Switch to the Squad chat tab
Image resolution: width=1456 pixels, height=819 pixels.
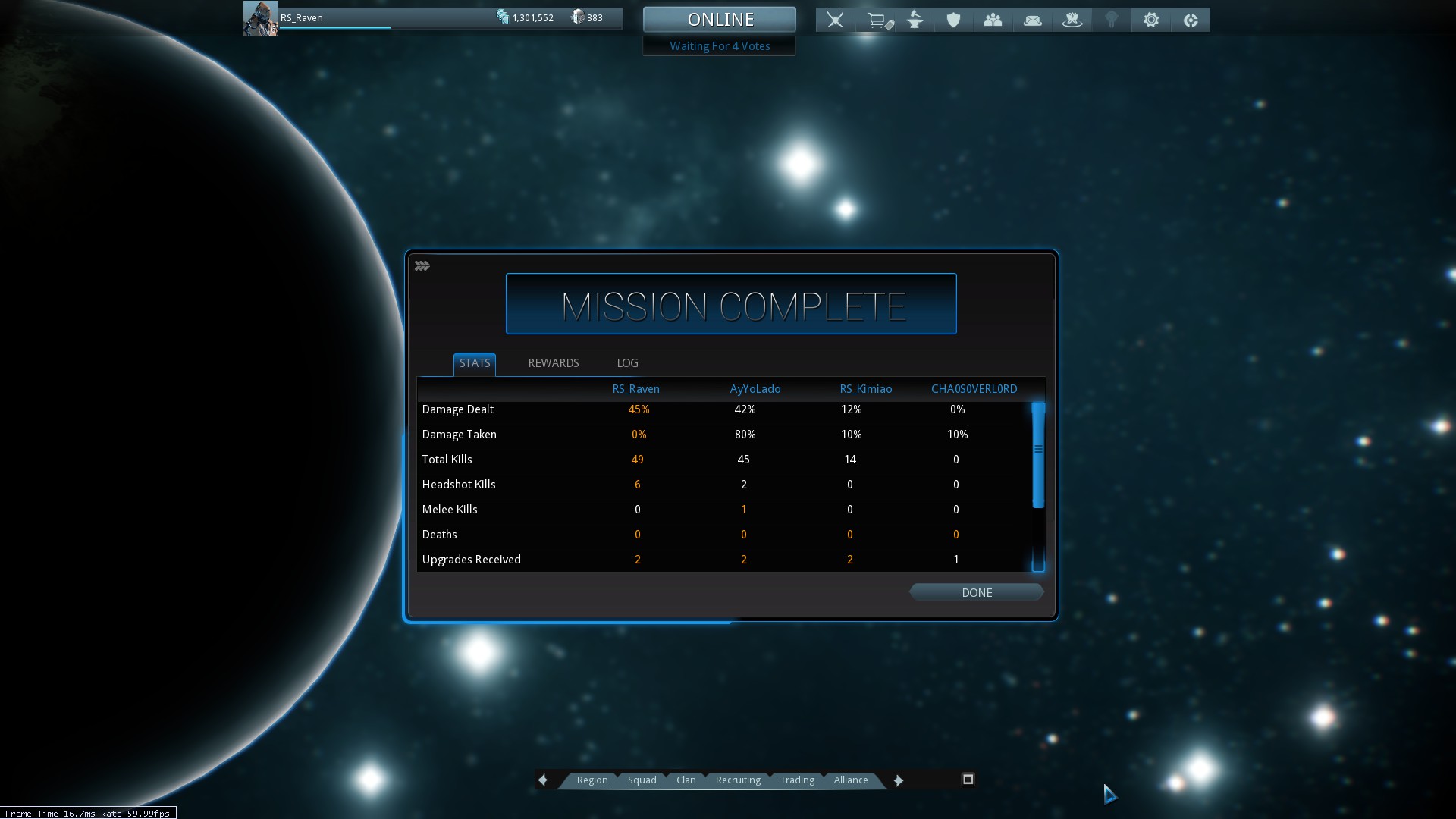point(642,780)
